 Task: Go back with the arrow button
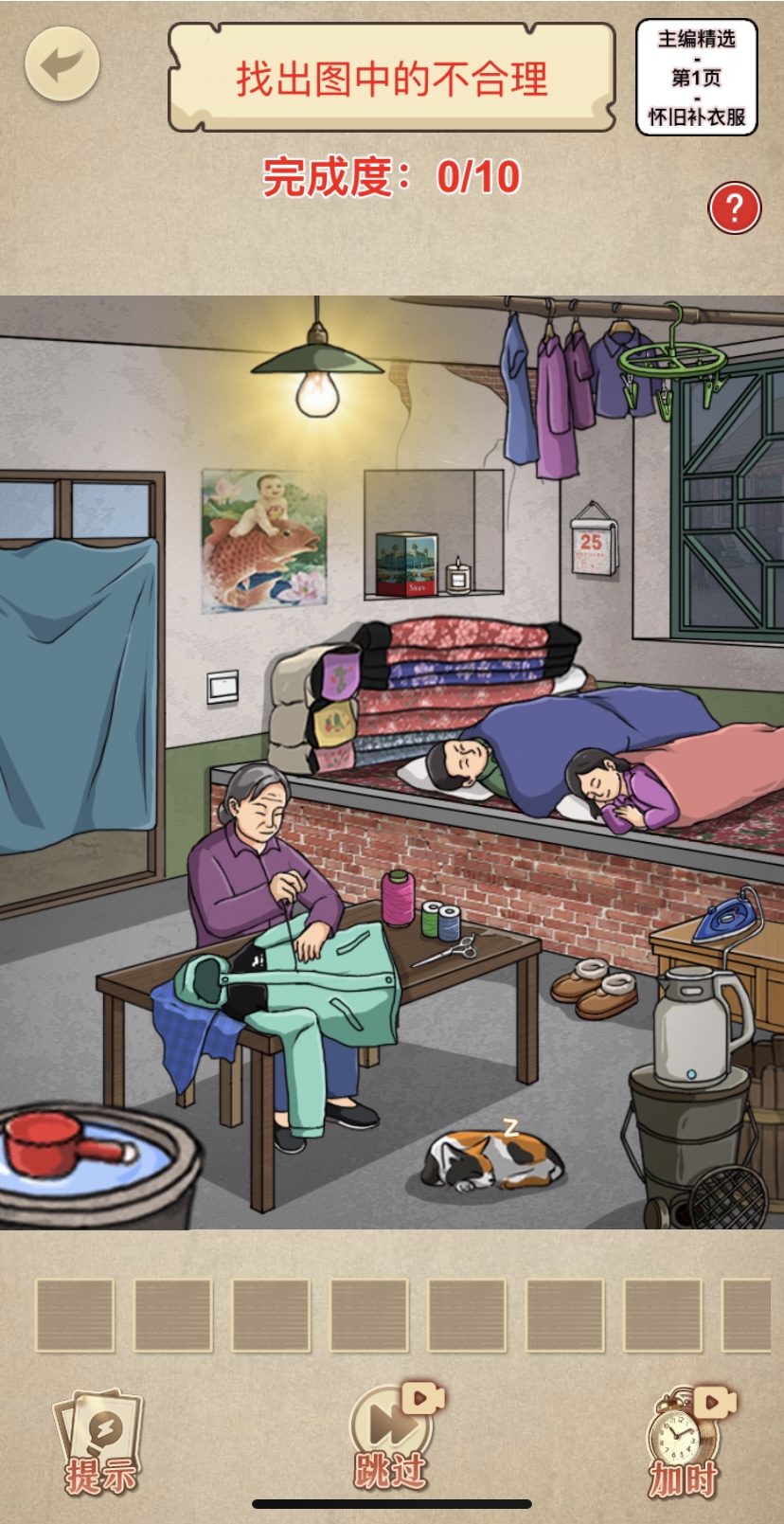pos(62,64)
